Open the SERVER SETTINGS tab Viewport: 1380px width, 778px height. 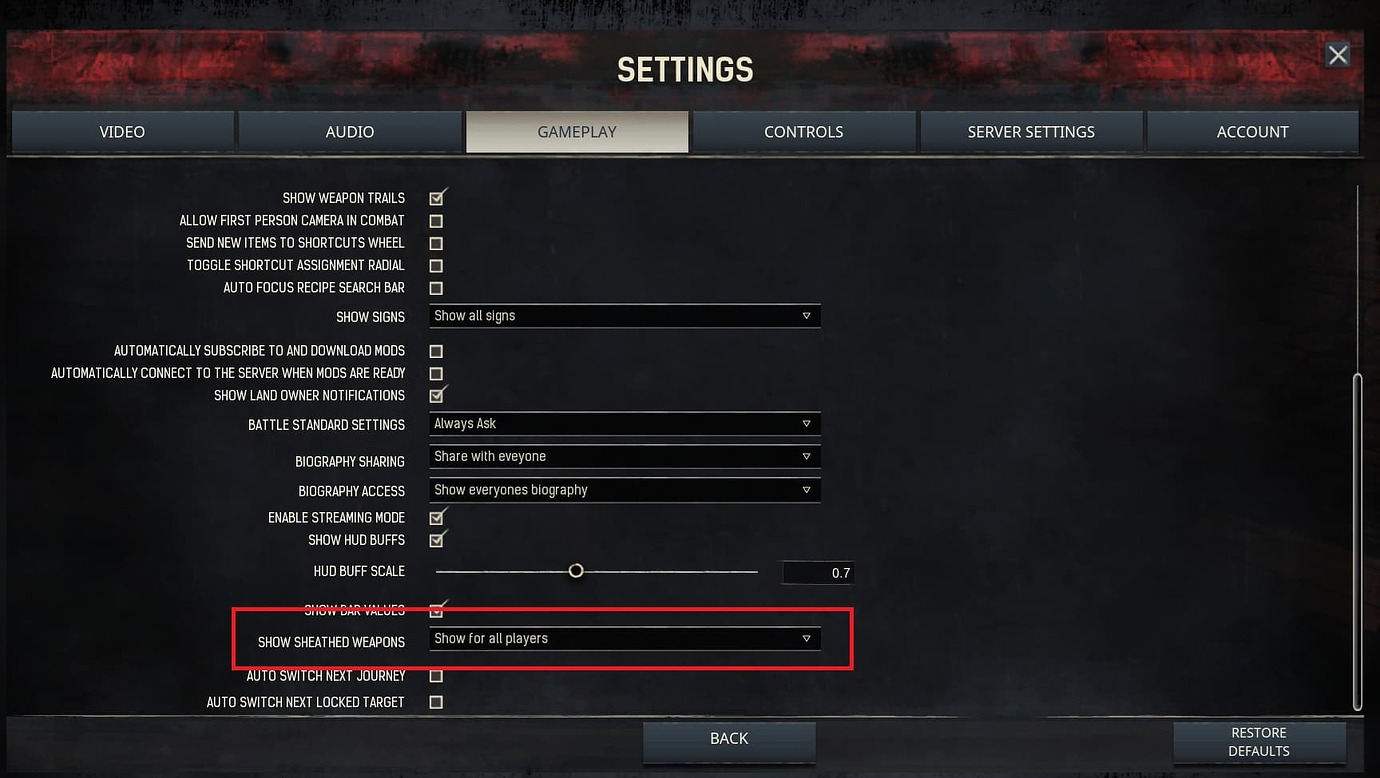coord(1031,131)
